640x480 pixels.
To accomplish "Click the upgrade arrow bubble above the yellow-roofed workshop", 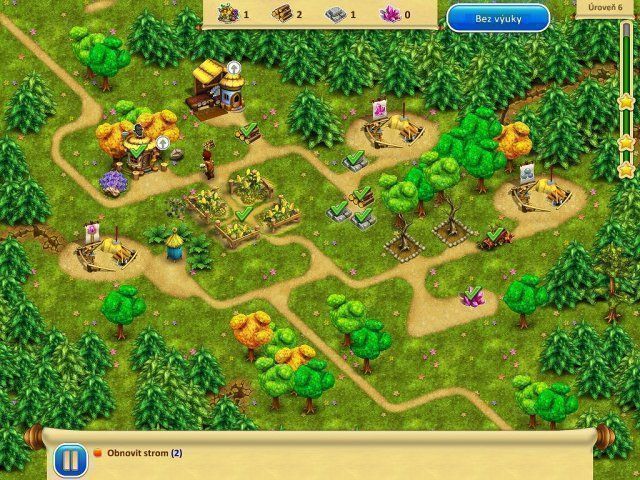I will (x=233, y=67).
